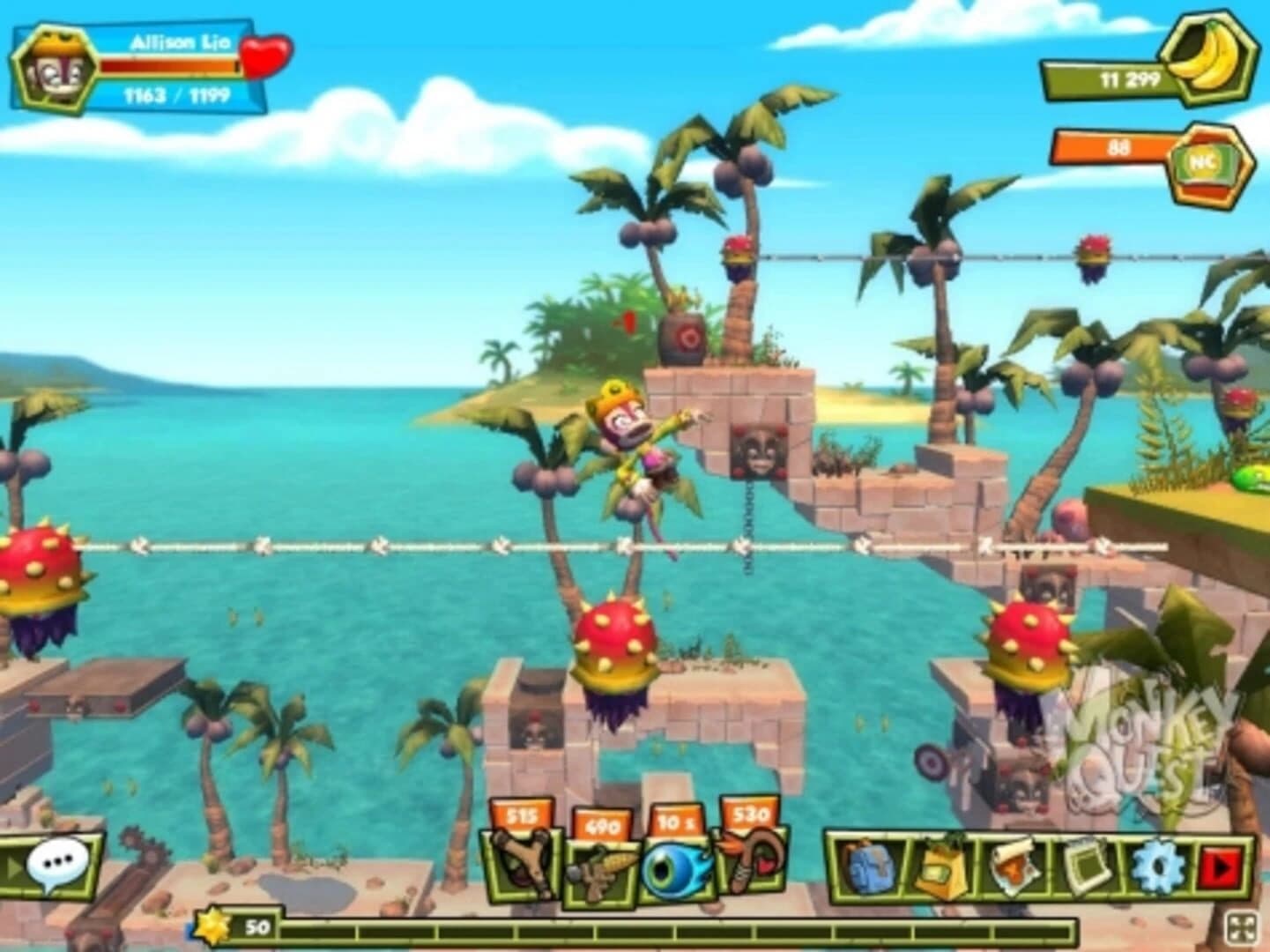Click the player name Allison Lia
Image resolution: width=1270 pixels, height=952 pixels.
click(179, 41)
